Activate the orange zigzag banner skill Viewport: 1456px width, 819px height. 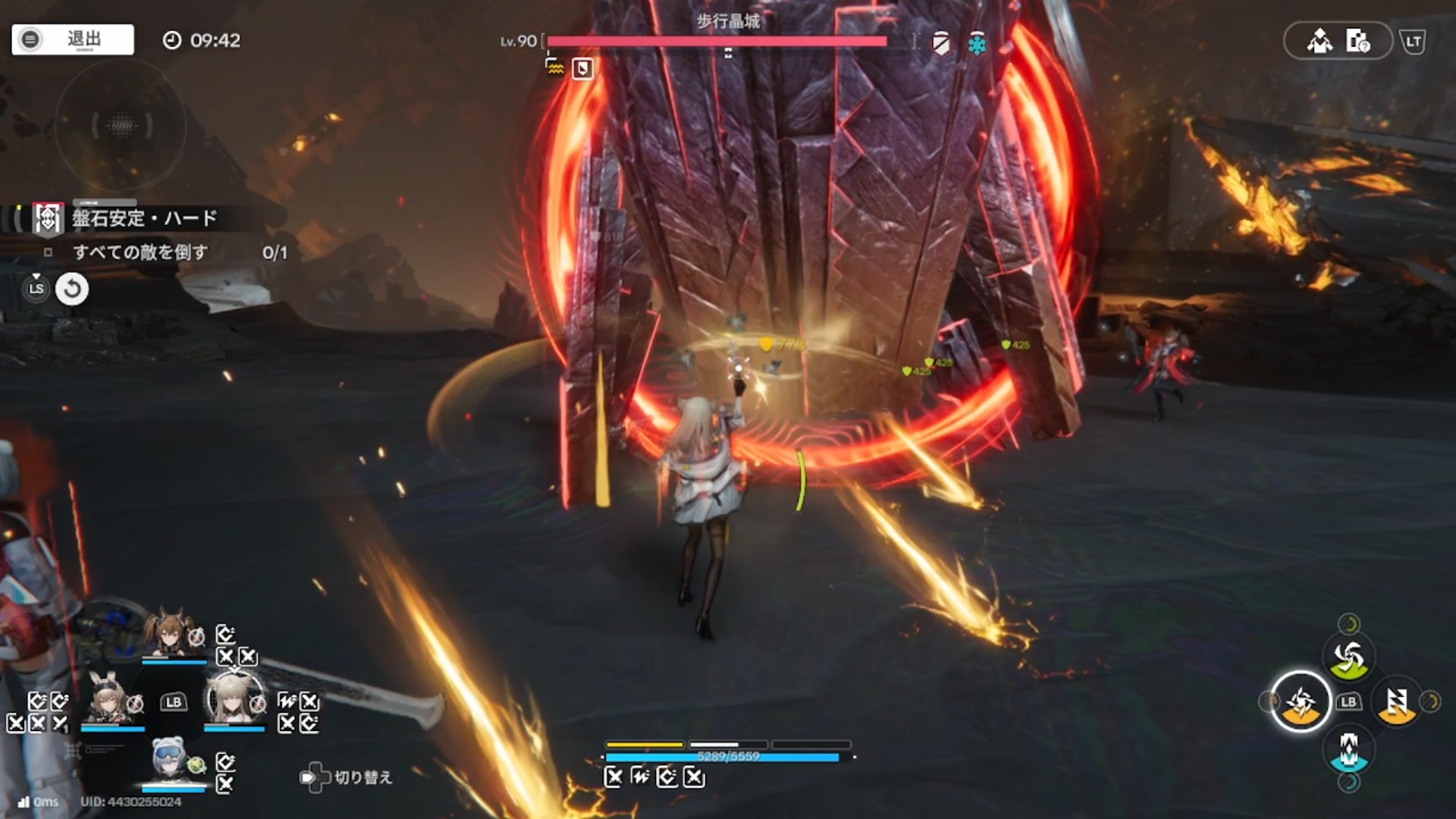pos(1397,702)
